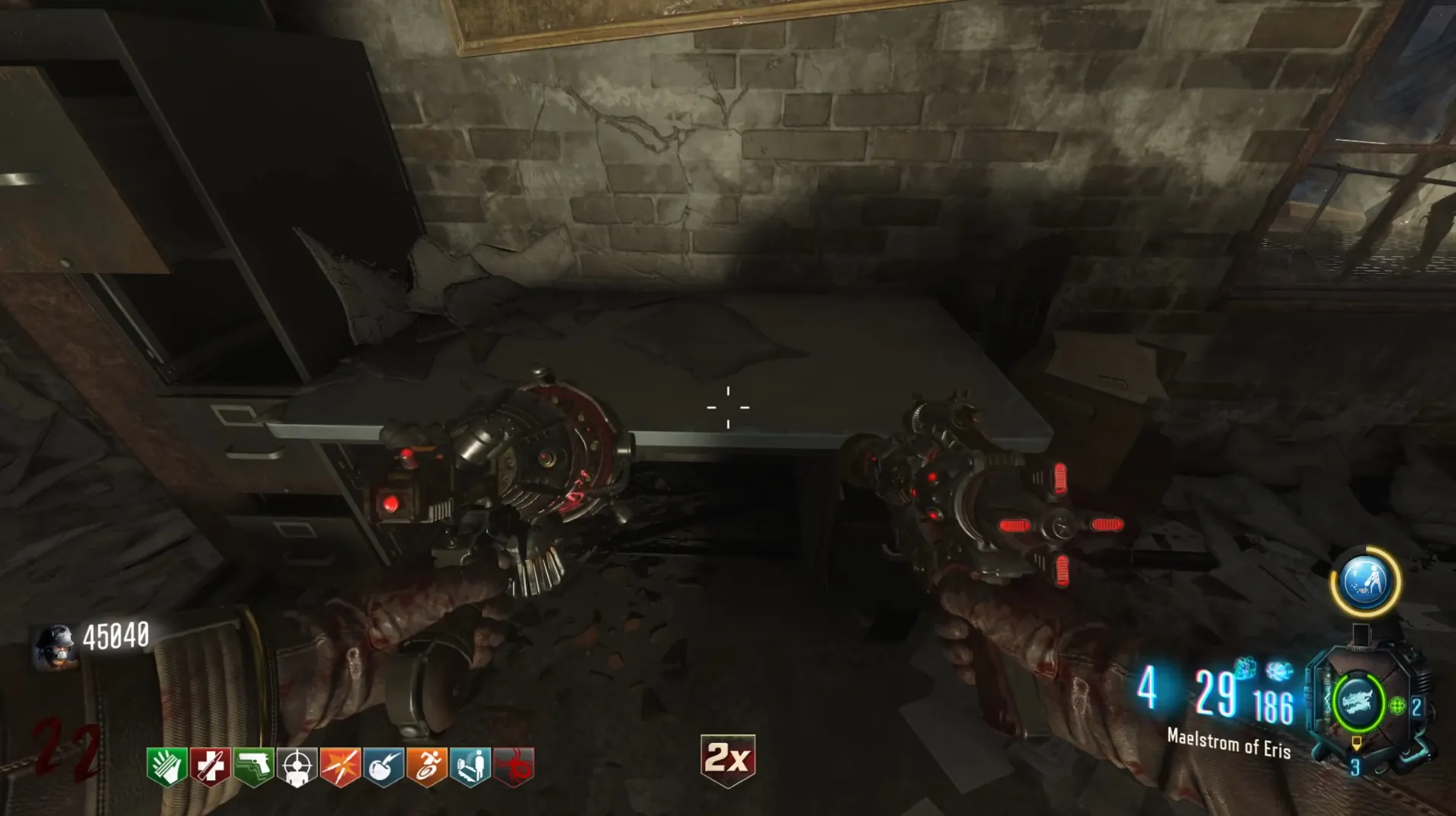Select the green Speed Cola hand perk

[167, 766]
